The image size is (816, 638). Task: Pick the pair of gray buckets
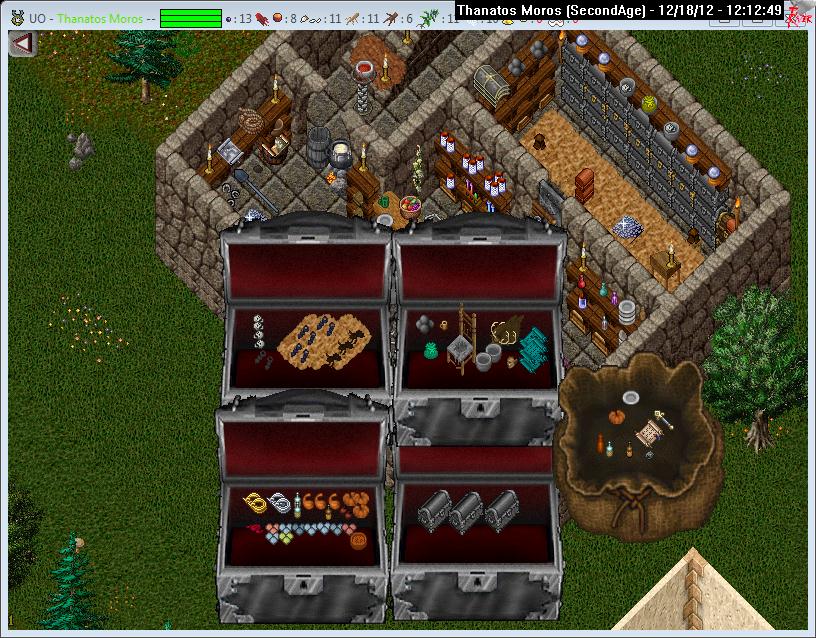tap(489, 358)
